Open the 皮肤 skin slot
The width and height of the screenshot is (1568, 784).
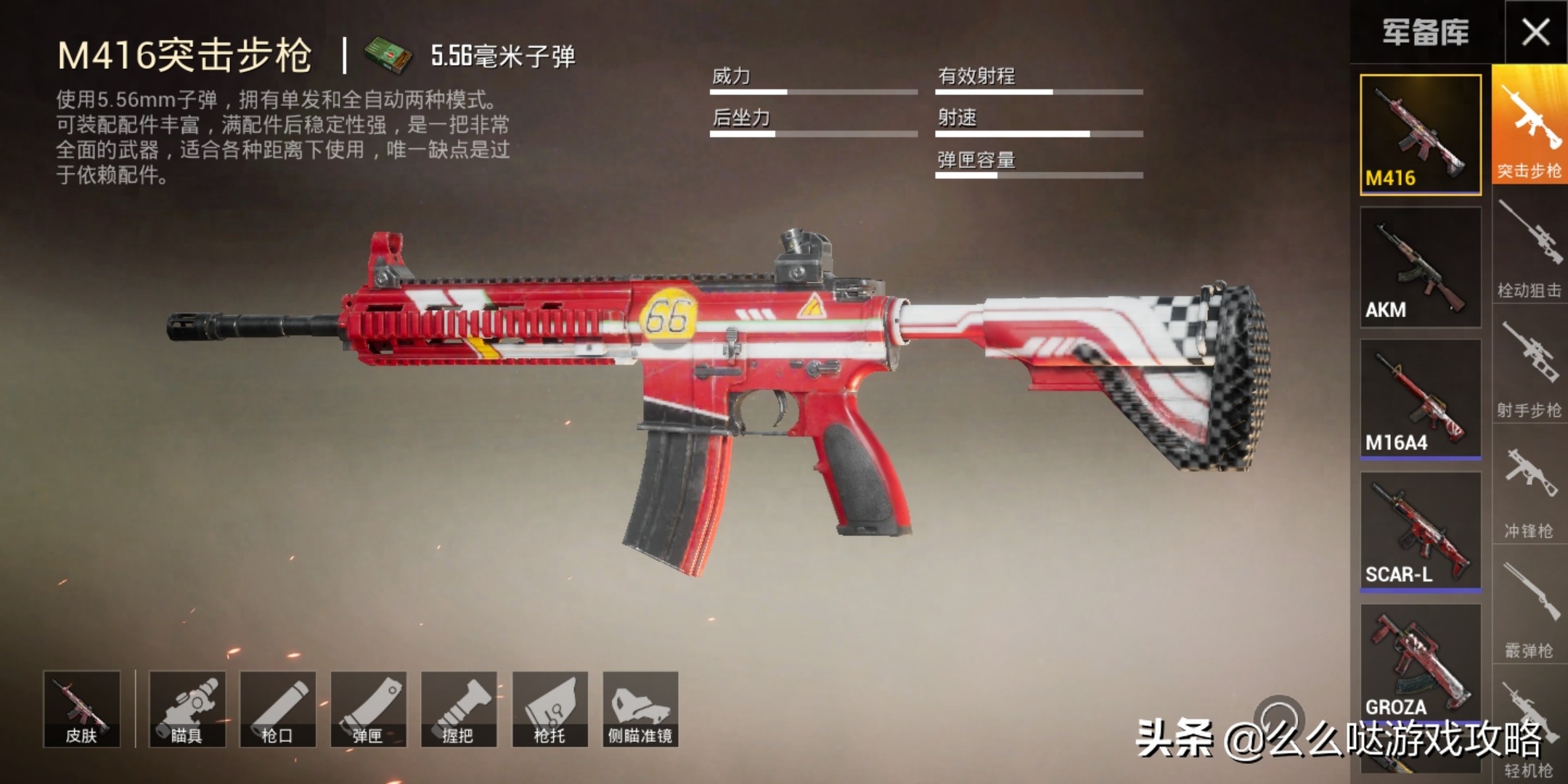pyautogui.click(x=81, y=709)
